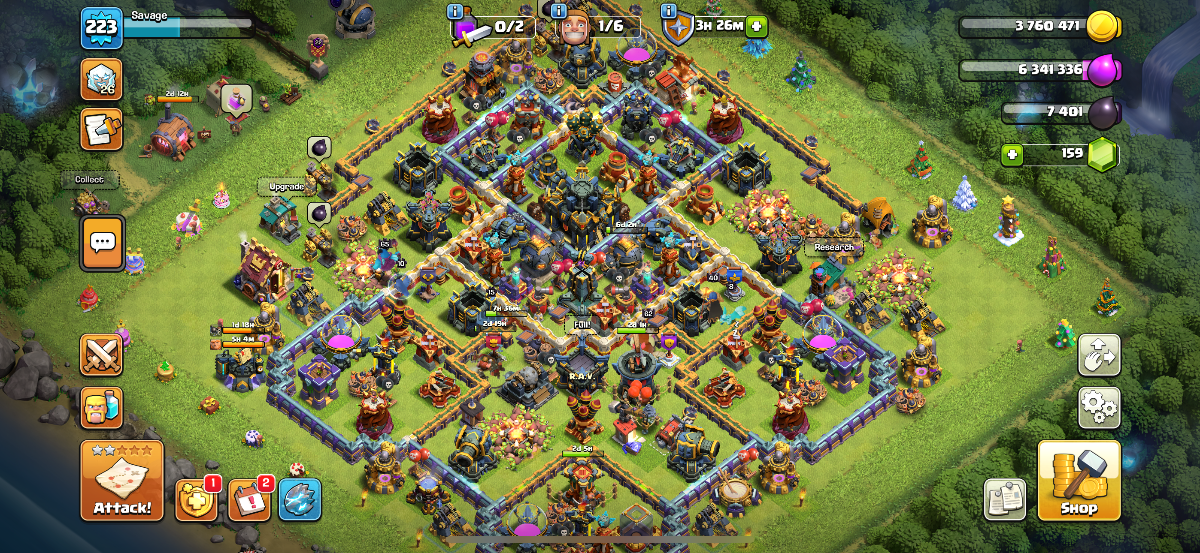Open the chat speech-bubble panel
Image resolution: width=1200 pixels, height=553 pixels.
(102, 243)
